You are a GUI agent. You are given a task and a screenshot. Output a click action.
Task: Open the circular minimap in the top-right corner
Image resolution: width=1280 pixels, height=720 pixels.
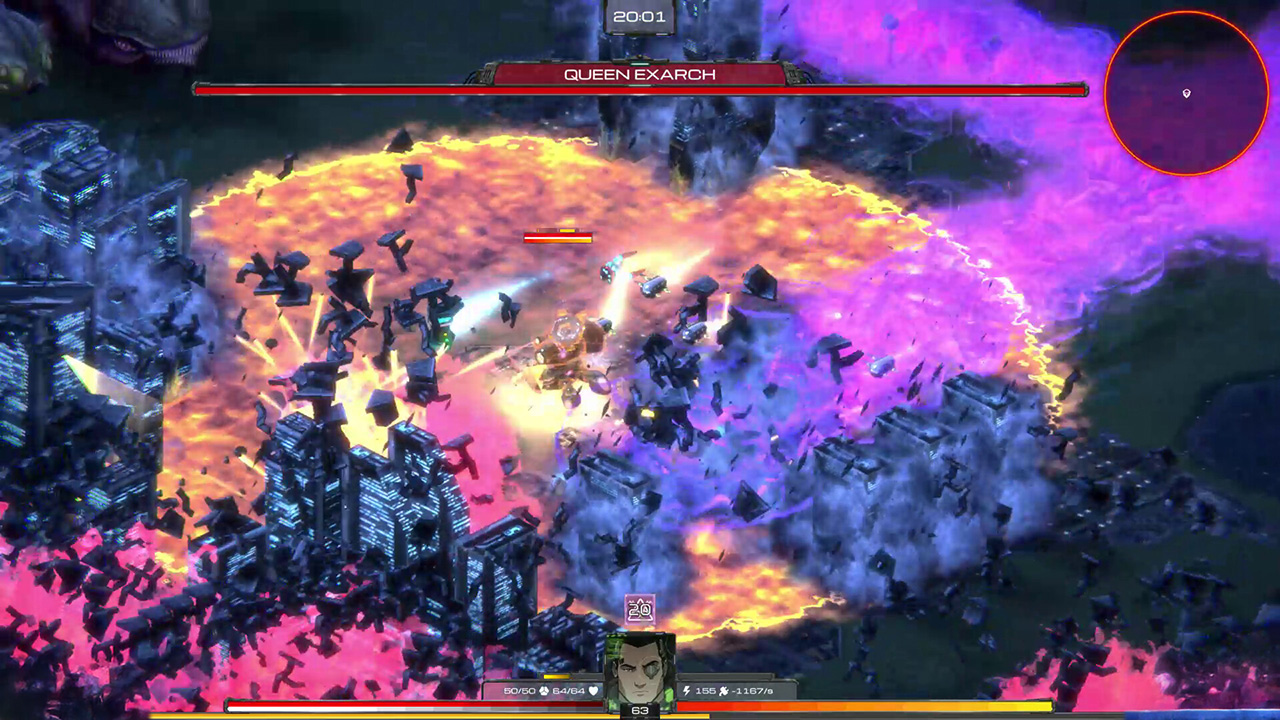click(x=1186, y=92)
